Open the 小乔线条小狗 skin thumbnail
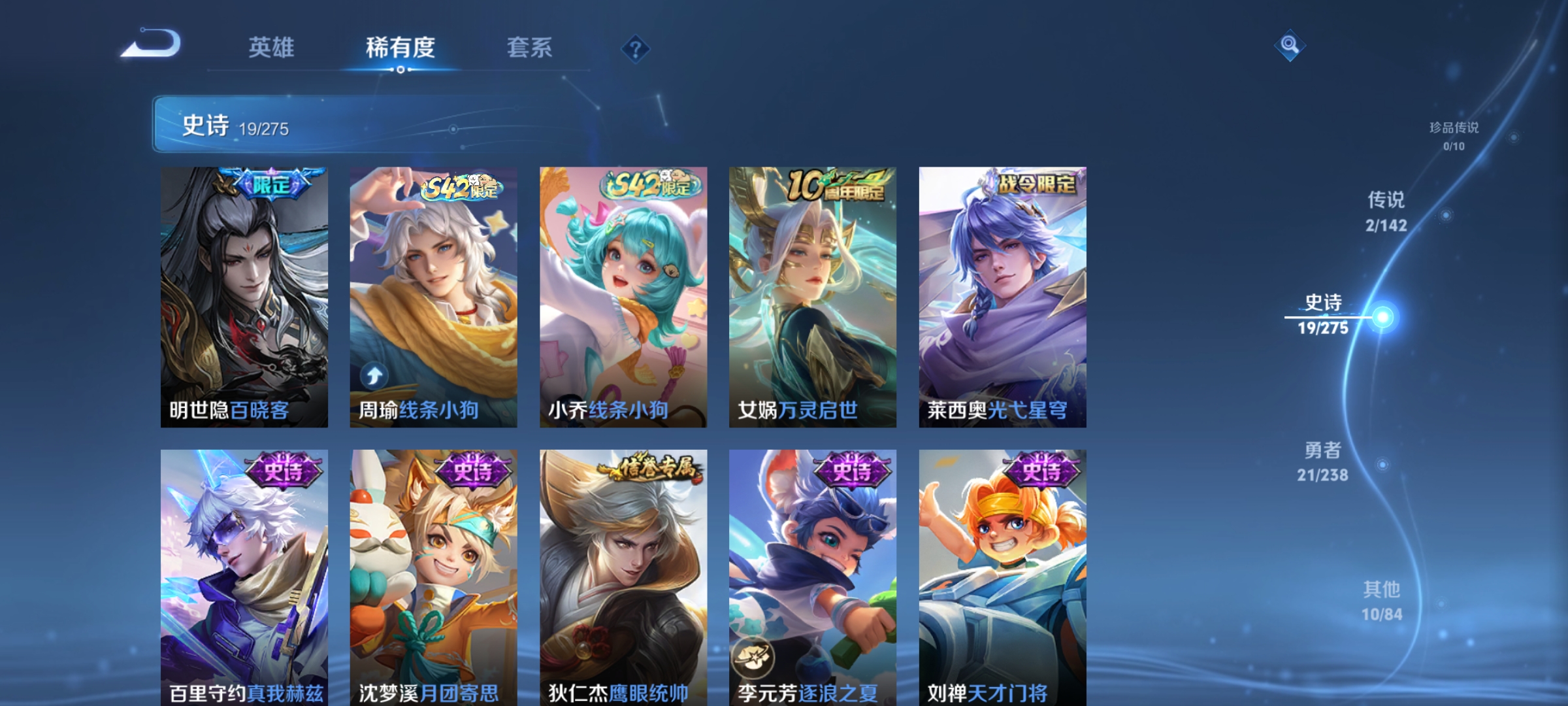 pos(623,294)
